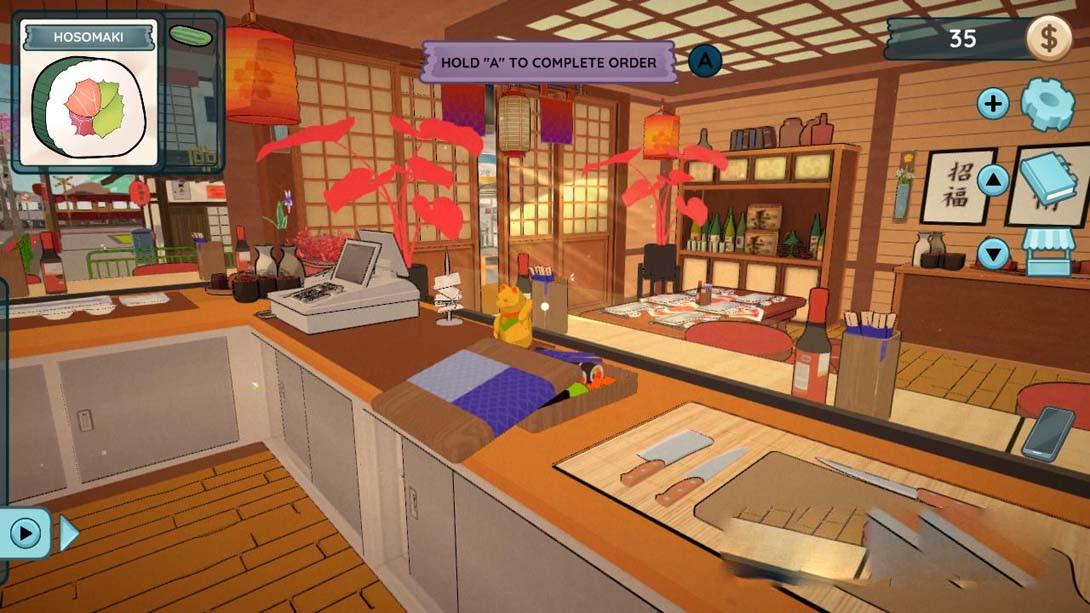The height and width of the screenshot is (613, 1090).
Task: Click the play button on left edge
Action: pos(26,533)
